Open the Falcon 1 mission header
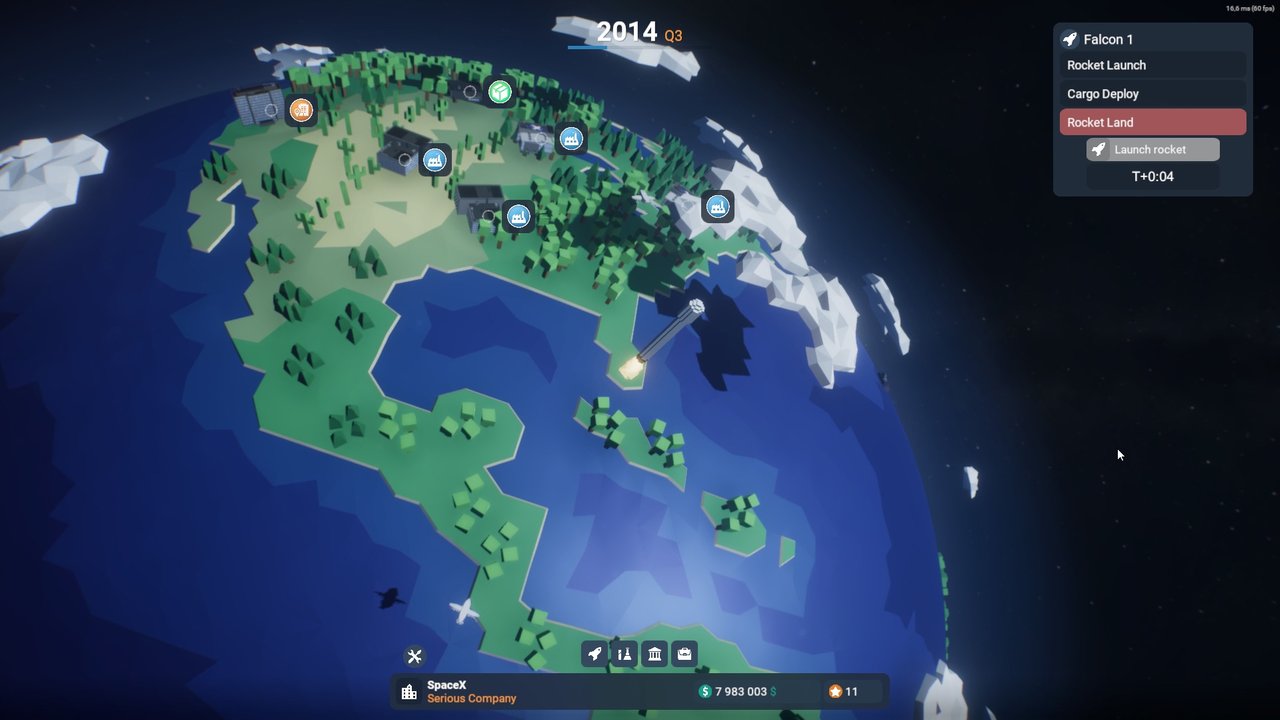The image size is (1280, 720). pos(1152,40)
